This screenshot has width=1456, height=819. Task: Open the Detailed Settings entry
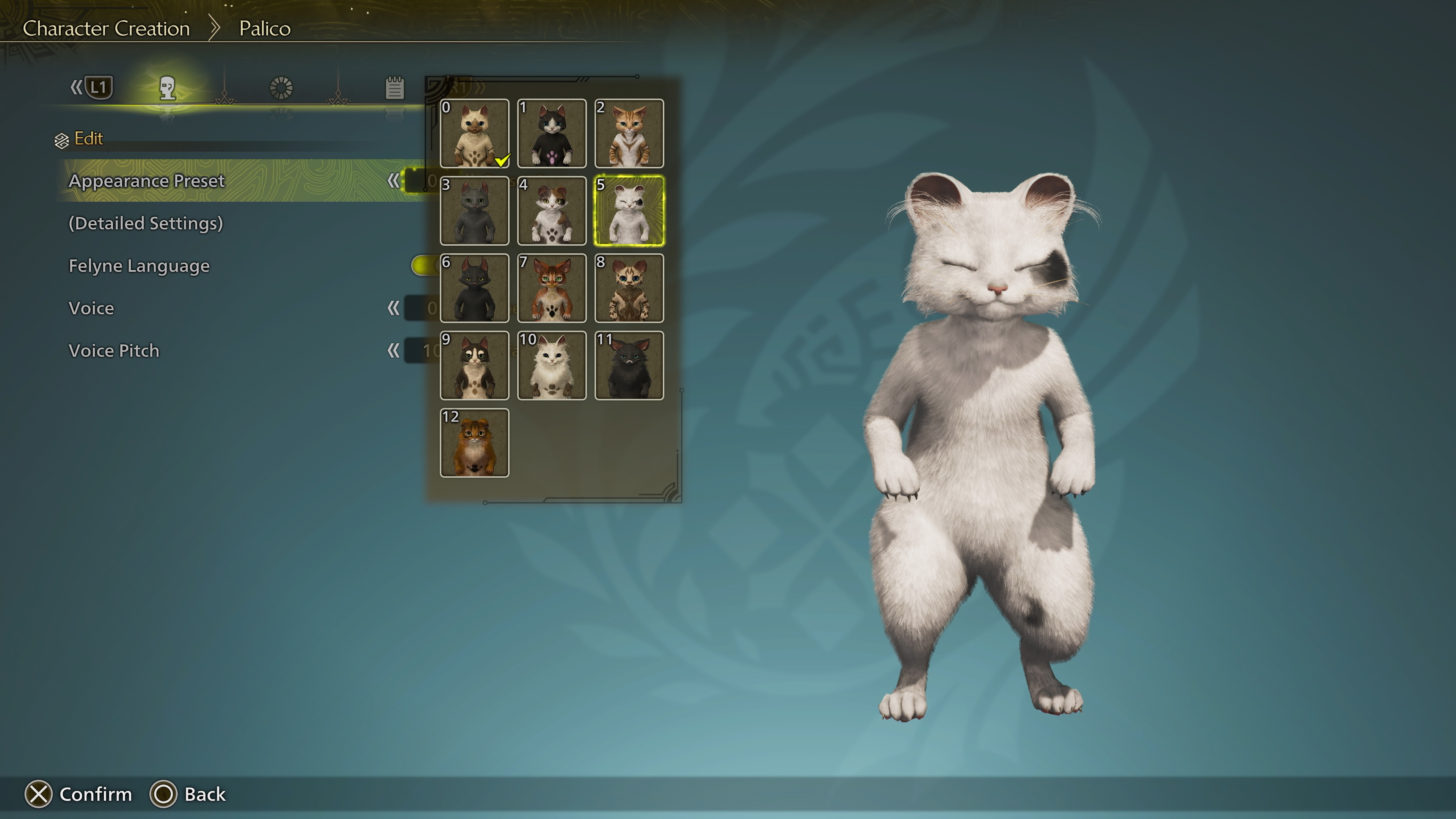(x=146, y=223)
